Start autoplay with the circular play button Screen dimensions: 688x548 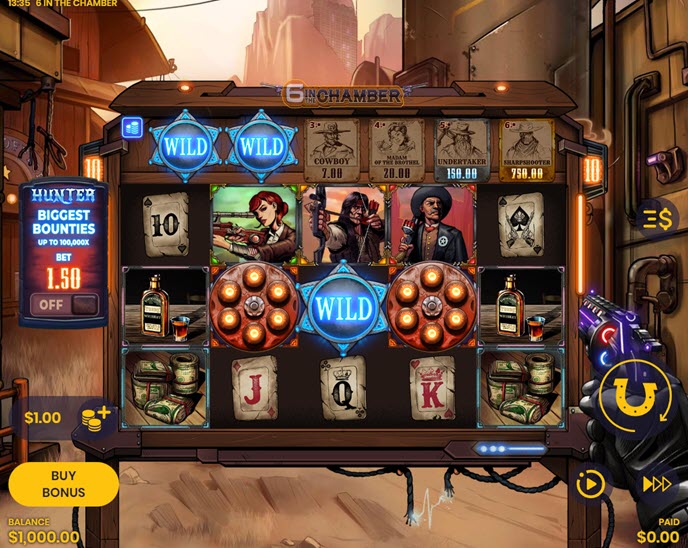pos(591,484)
